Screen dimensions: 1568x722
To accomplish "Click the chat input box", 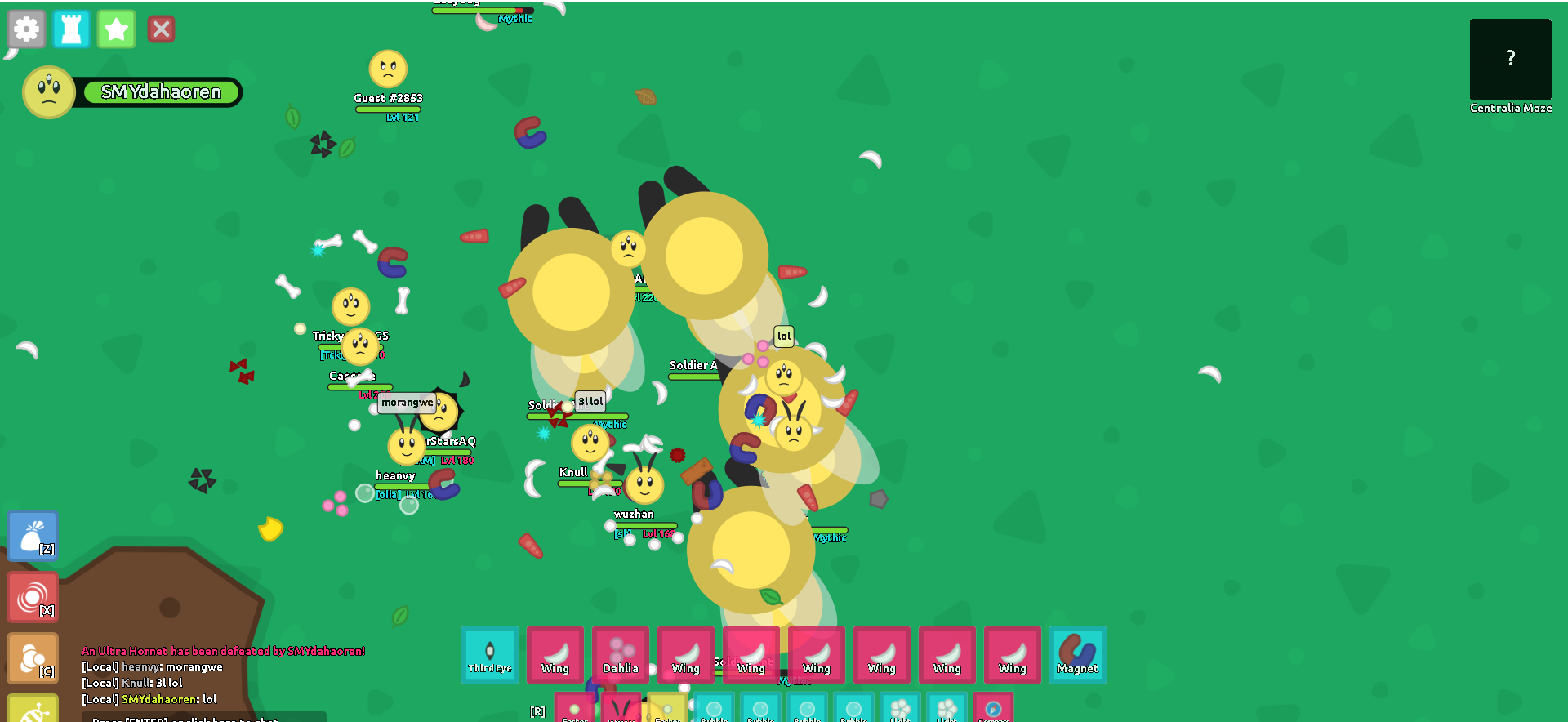I will point(204,717).
